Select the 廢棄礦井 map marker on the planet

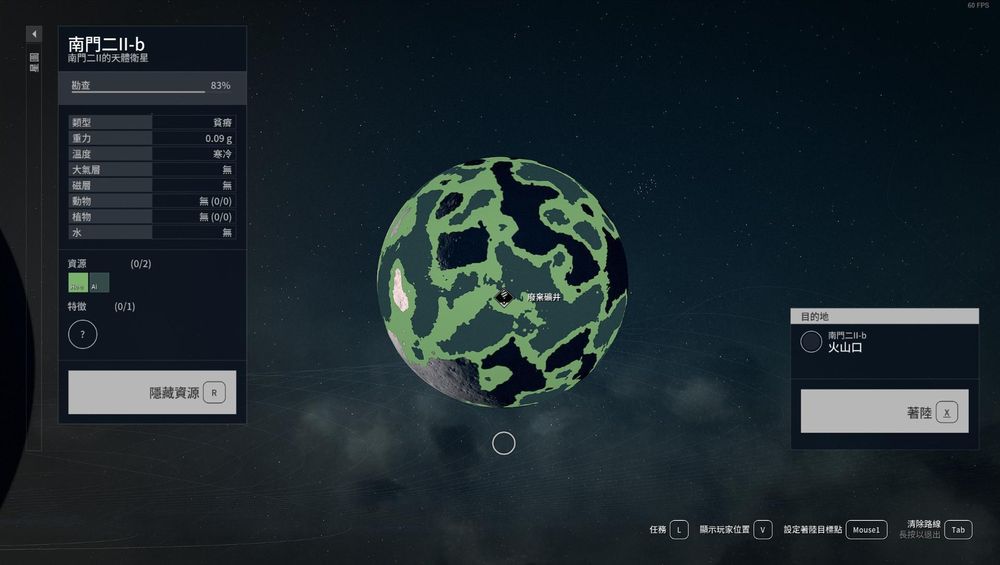tap(506, 297)
